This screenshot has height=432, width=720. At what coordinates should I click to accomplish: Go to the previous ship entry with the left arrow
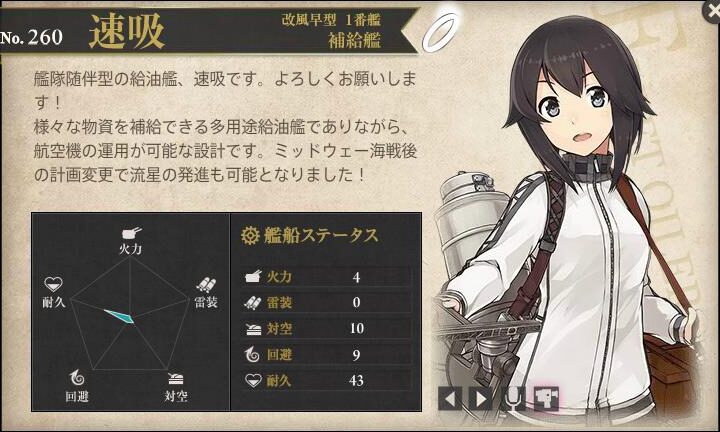click(x=450, y=399)
